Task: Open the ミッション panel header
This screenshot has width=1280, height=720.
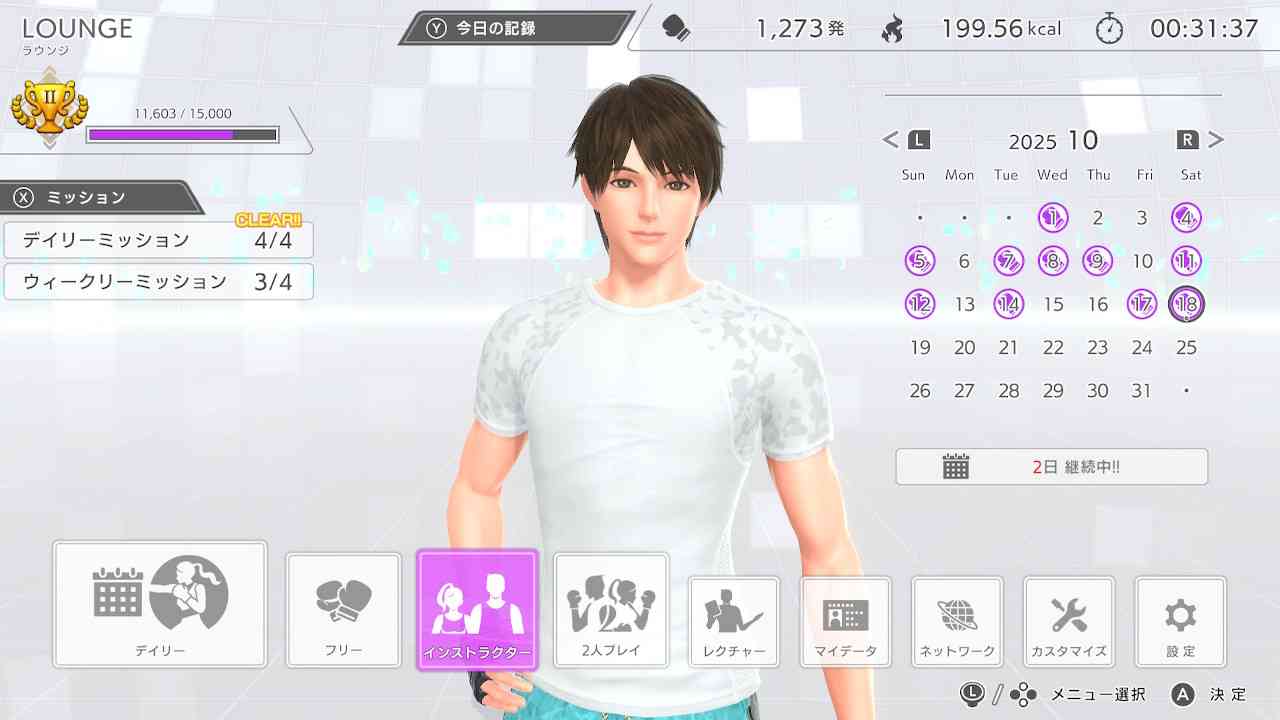Action: click(98, 197)
